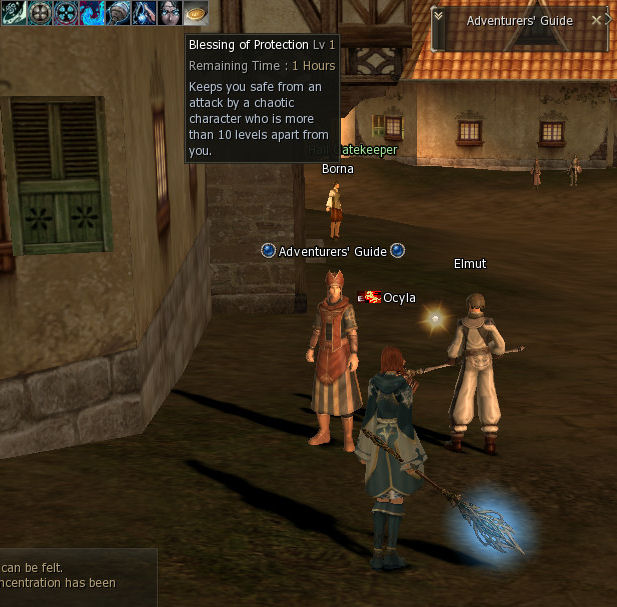Close the Adventurers' Guide target window
The height and width of the screenshot is (607, 617).
point(597,20)
